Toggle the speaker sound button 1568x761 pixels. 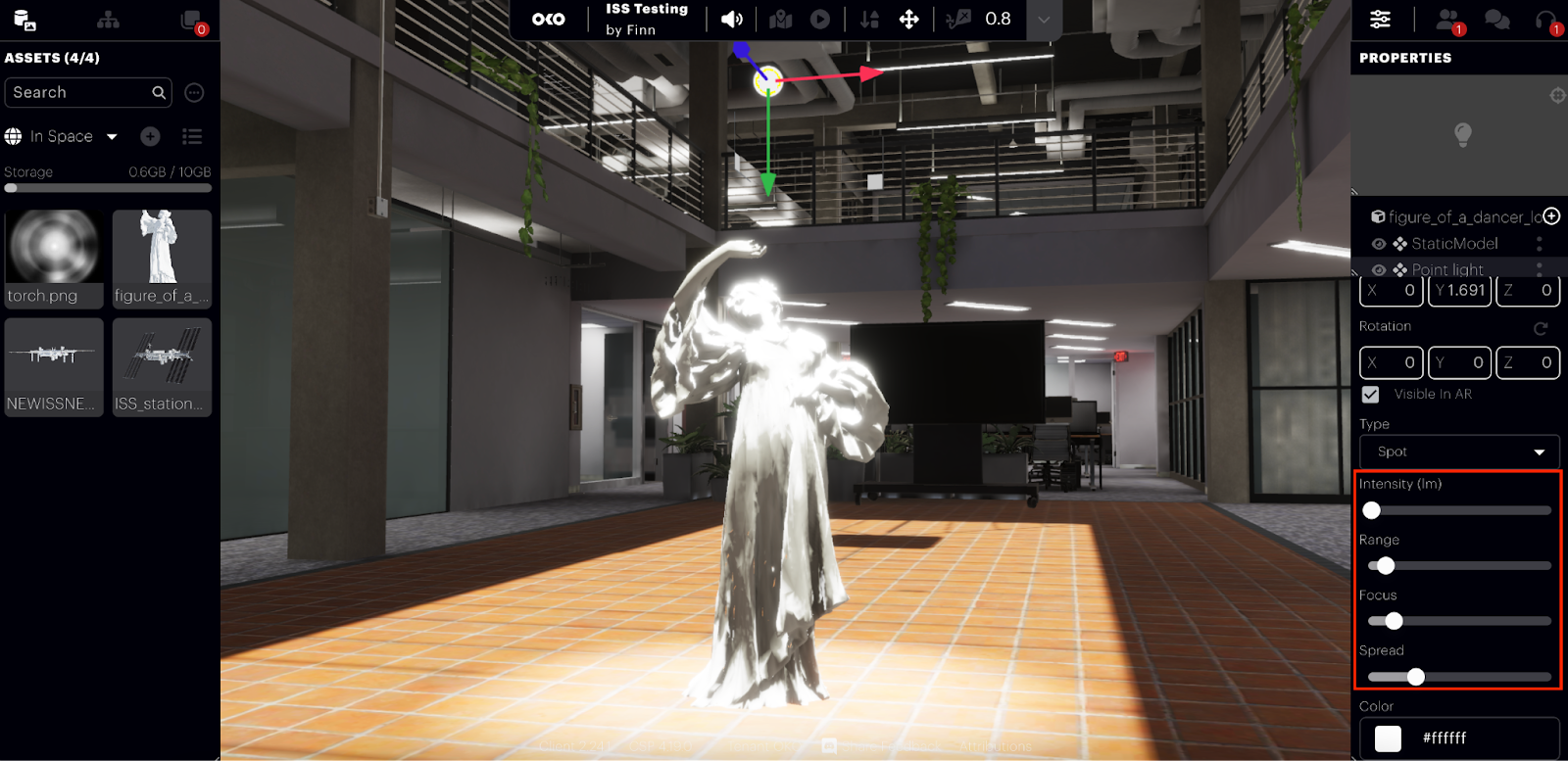732,20
